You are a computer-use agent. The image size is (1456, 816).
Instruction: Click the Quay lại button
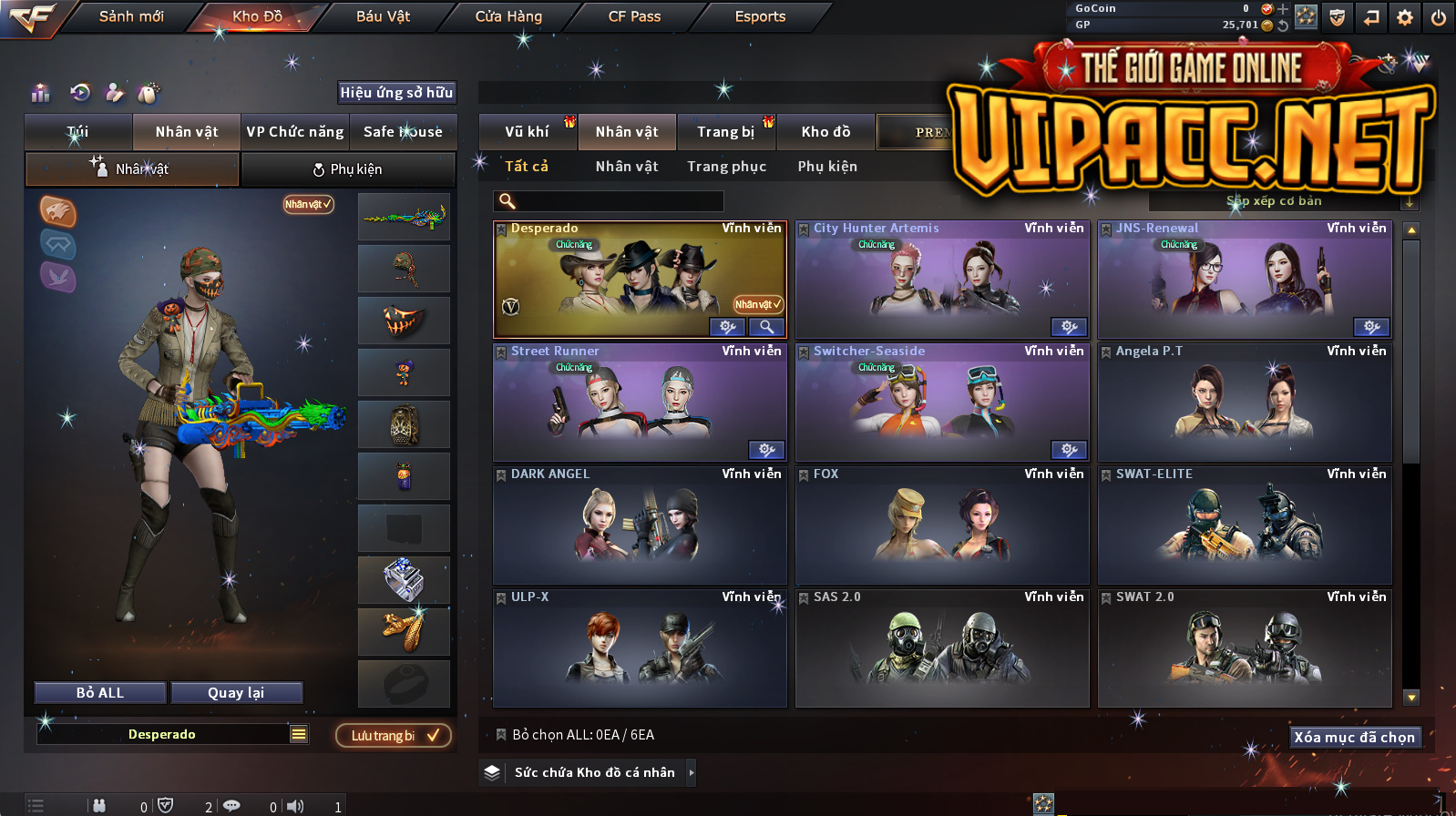click(236, 693)
